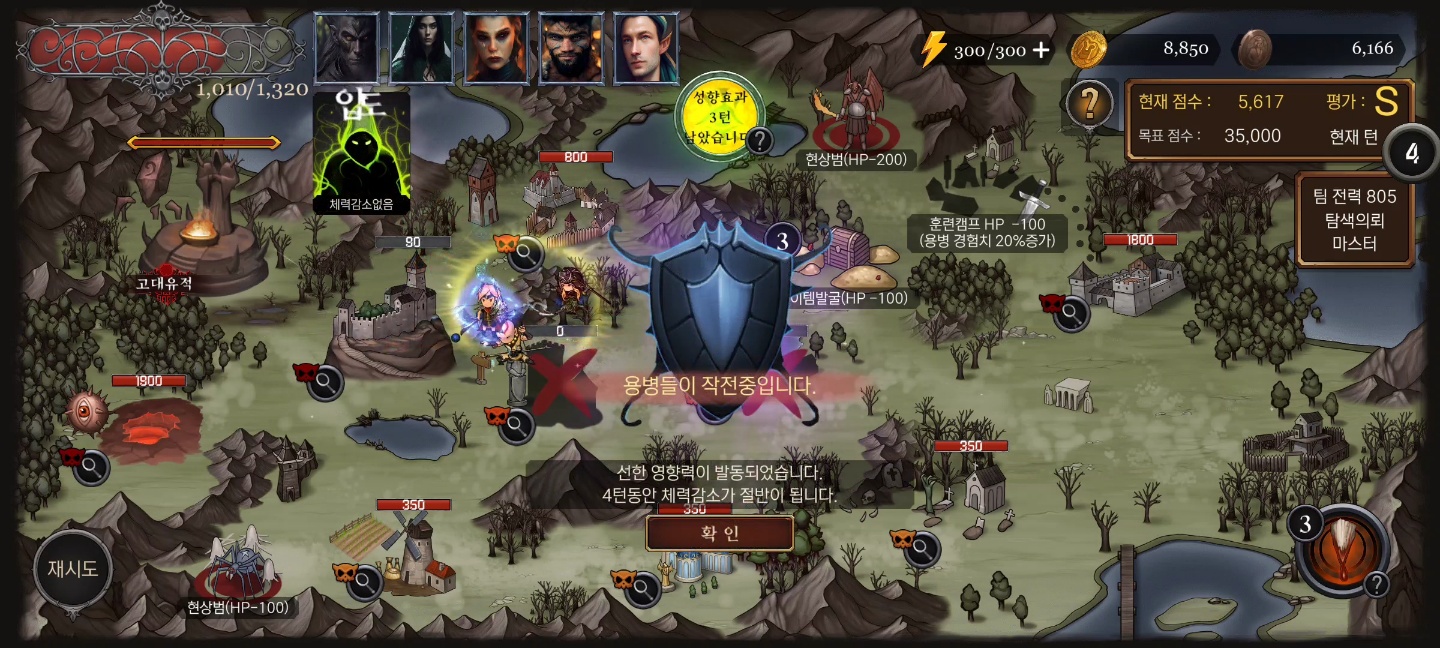Open the green 압도 card
Viewport: 1440px width, 648px height.
point(361,152)
